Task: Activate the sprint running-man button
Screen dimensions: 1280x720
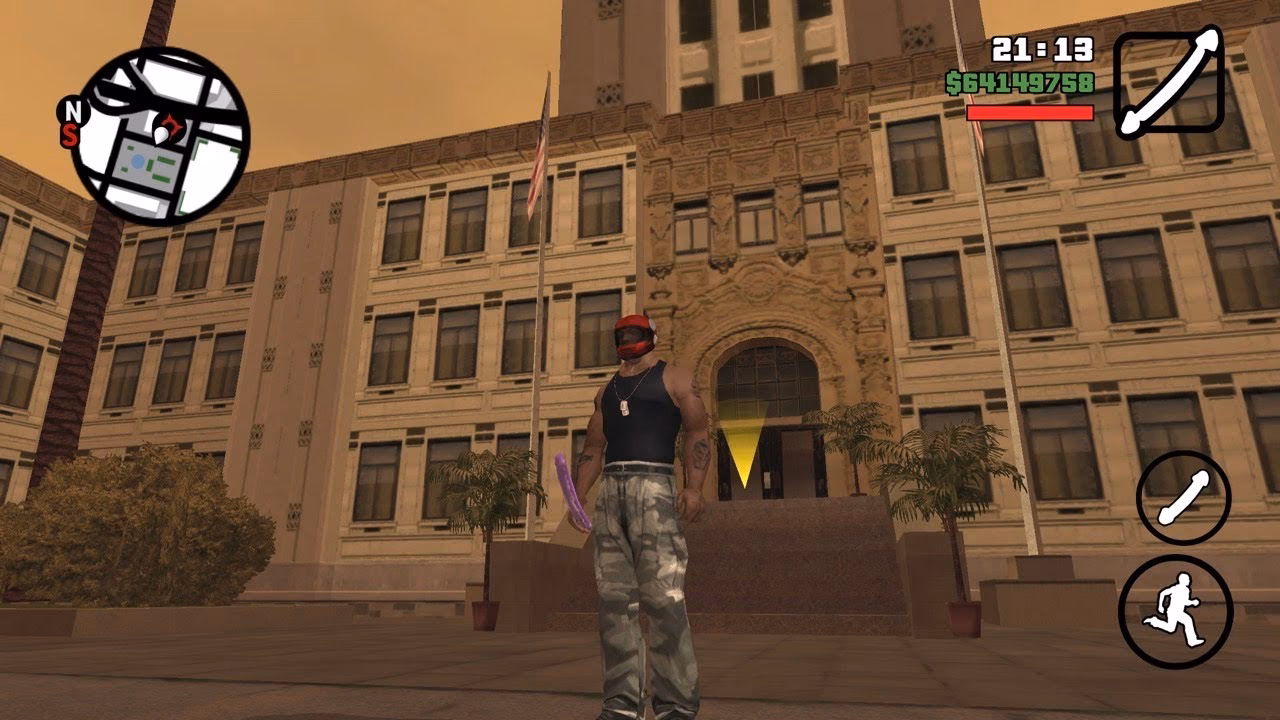Action: point(1175,611)
